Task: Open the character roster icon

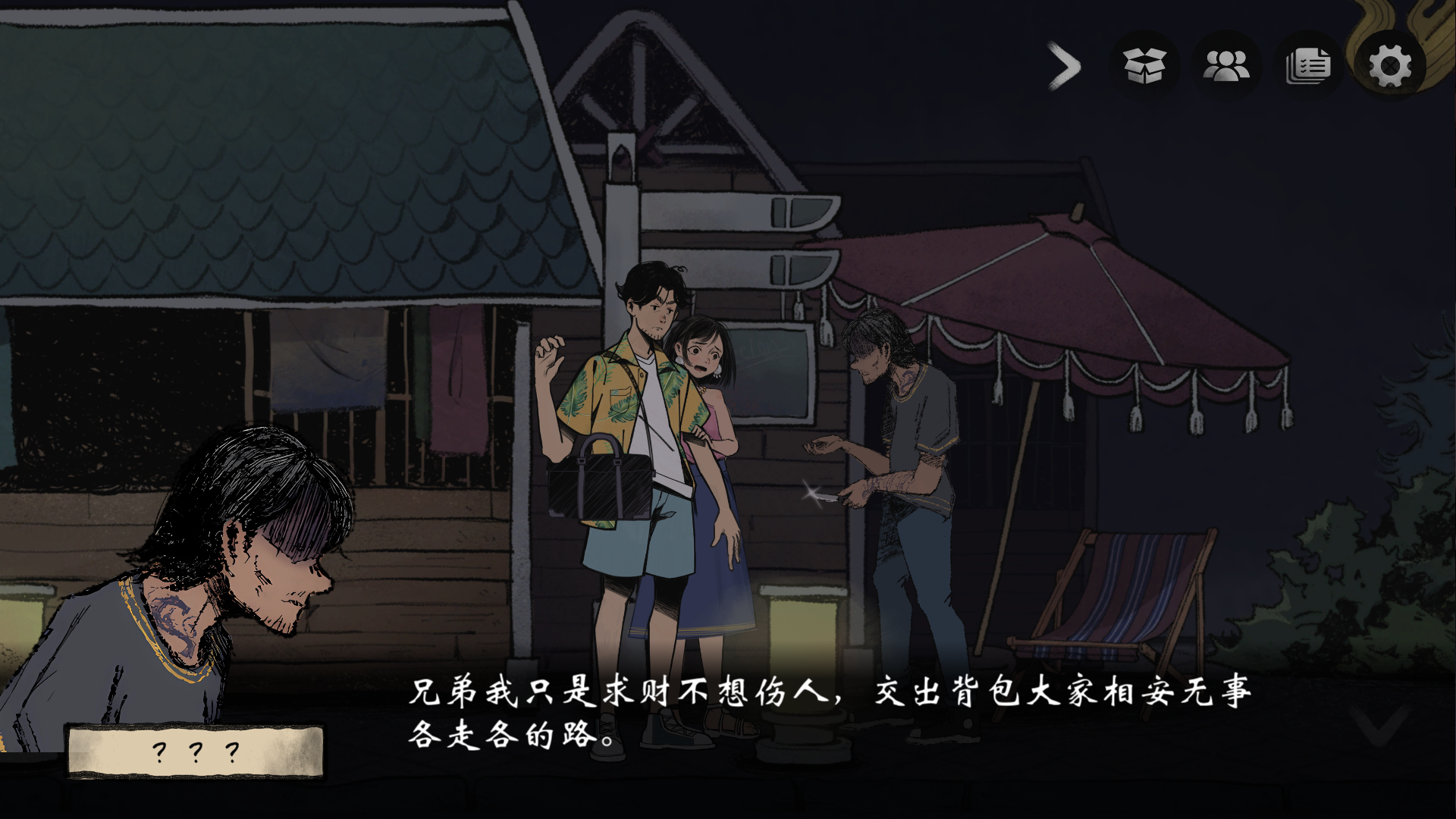Action: (x=1226, y=67)
